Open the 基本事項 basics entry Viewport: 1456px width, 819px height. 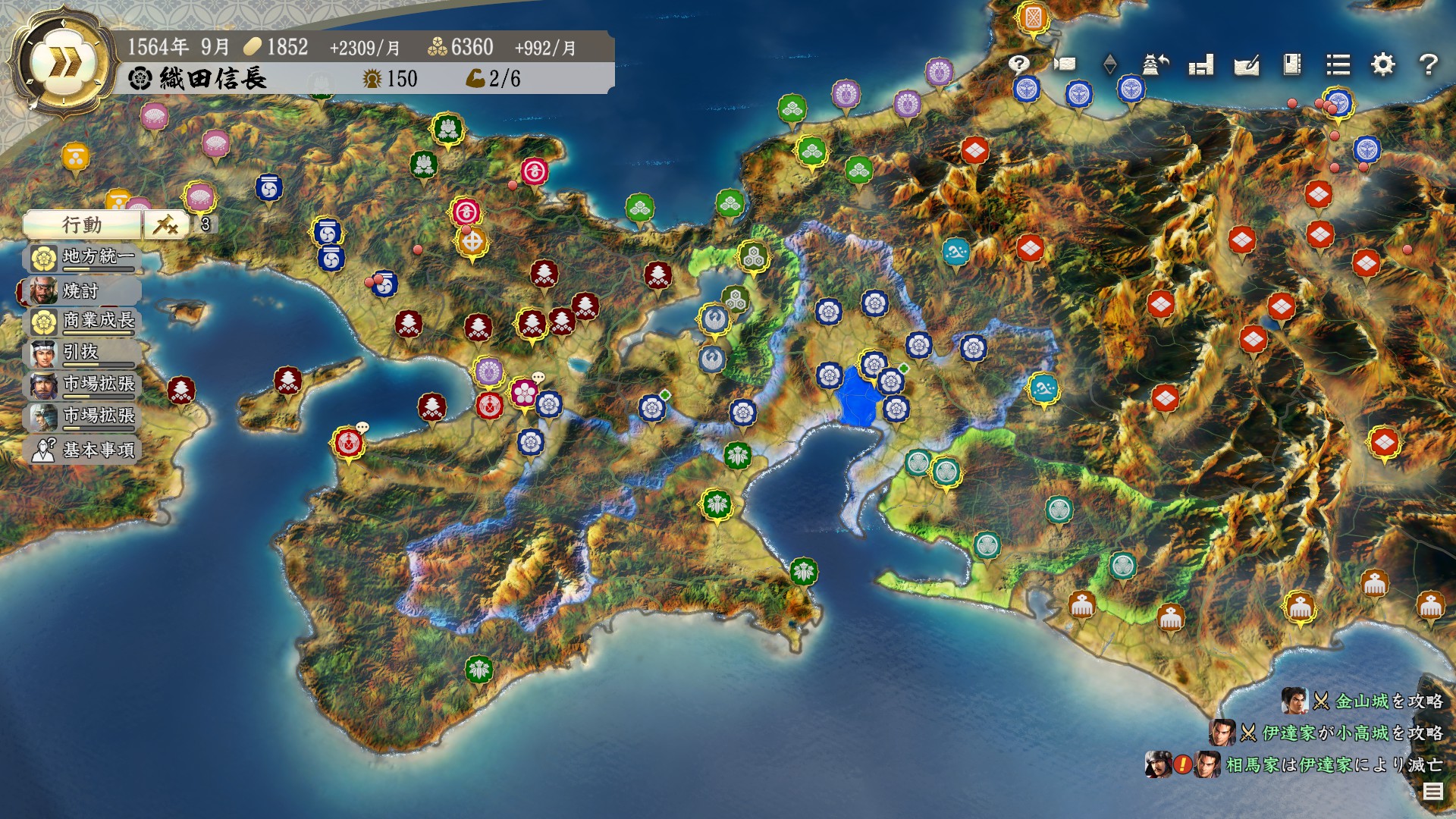click(83, 450)
